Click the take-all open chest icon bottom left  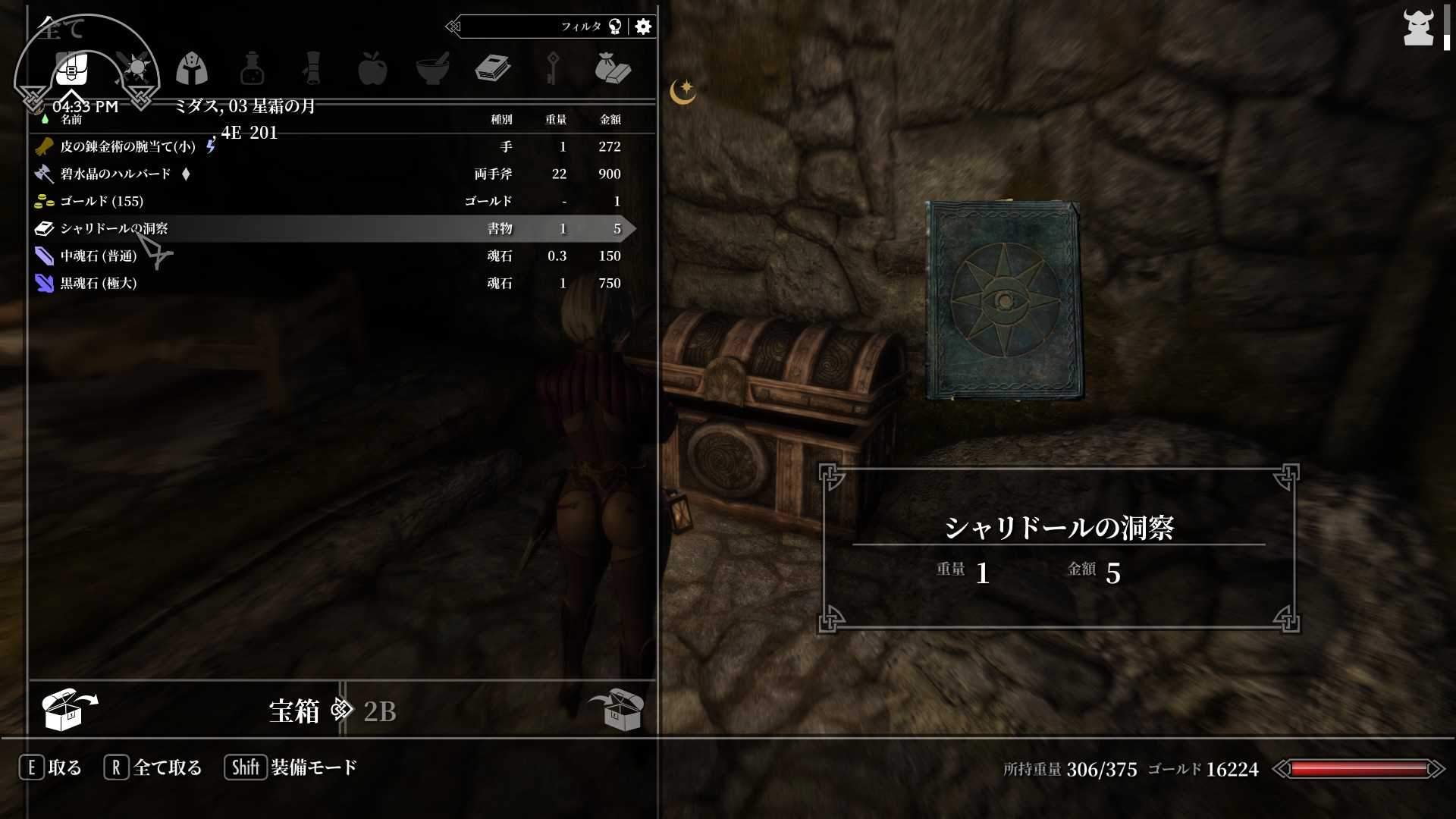tap(68, 709)
